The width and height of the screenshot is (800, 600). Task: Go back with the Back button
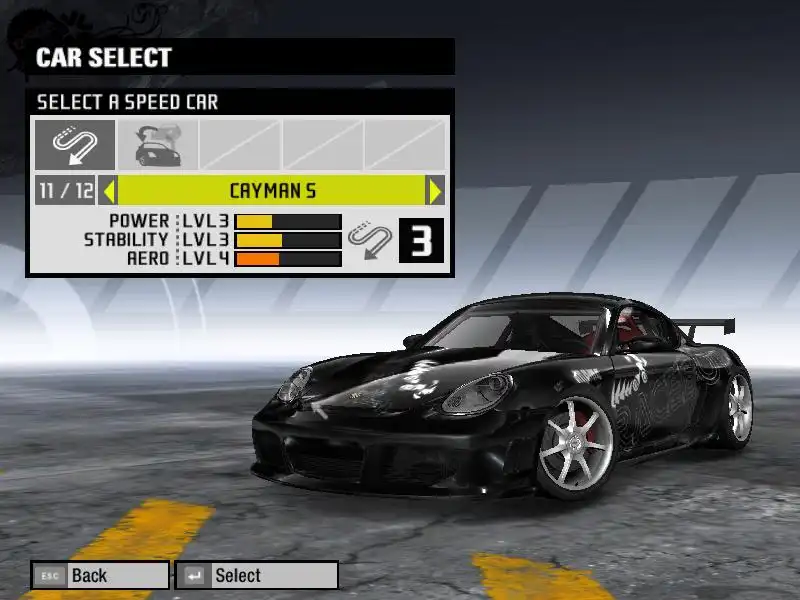pos(100,575)
